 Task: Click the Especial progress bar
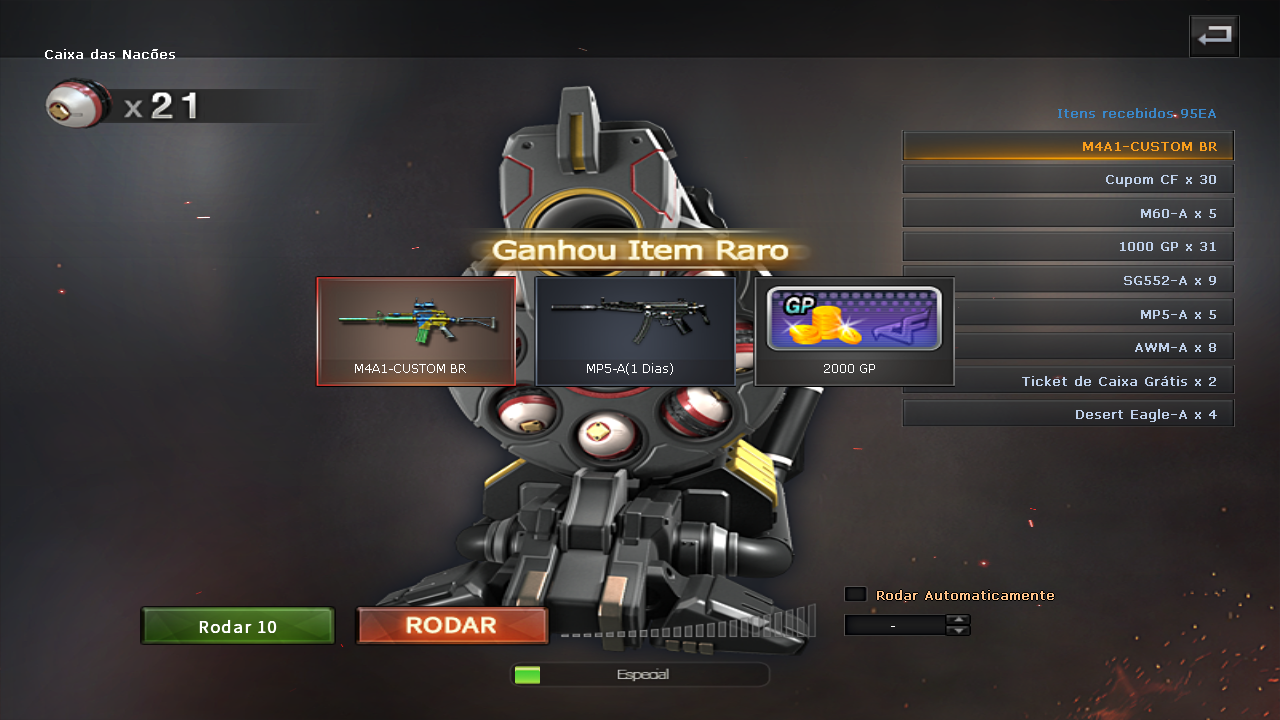[640, 674]
